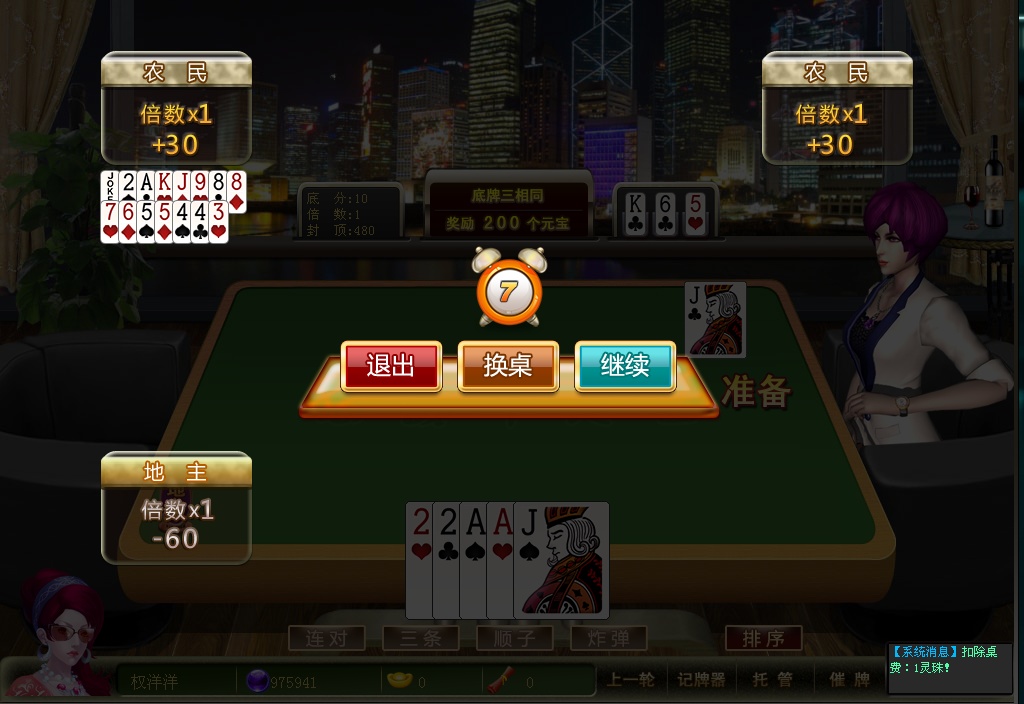The width and height of the screenshot is (1024, 704).
Task: Select the jack of spades in hand
Action: point(562,560)
